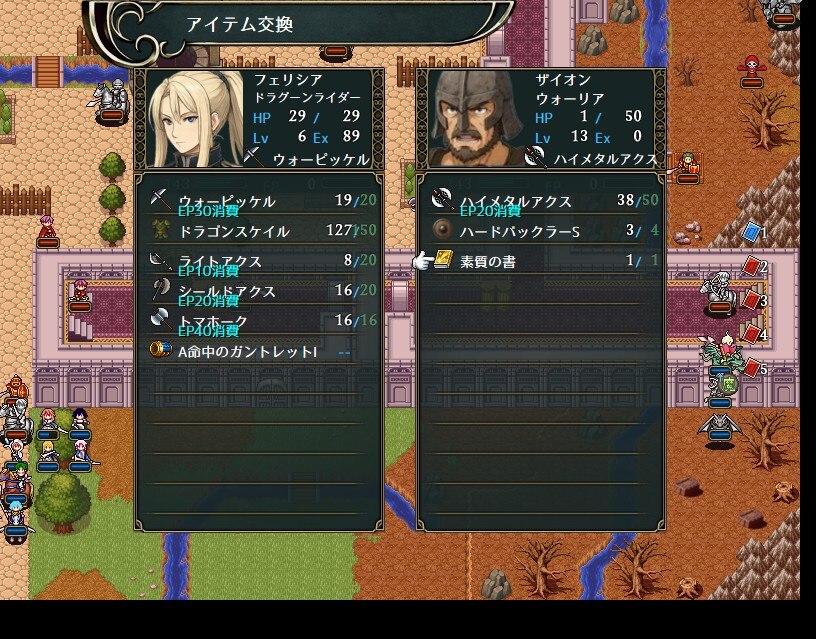Choose the ドラゴンスケイル item row
This screenshot has width=816, height=639.
click(258, 231)
